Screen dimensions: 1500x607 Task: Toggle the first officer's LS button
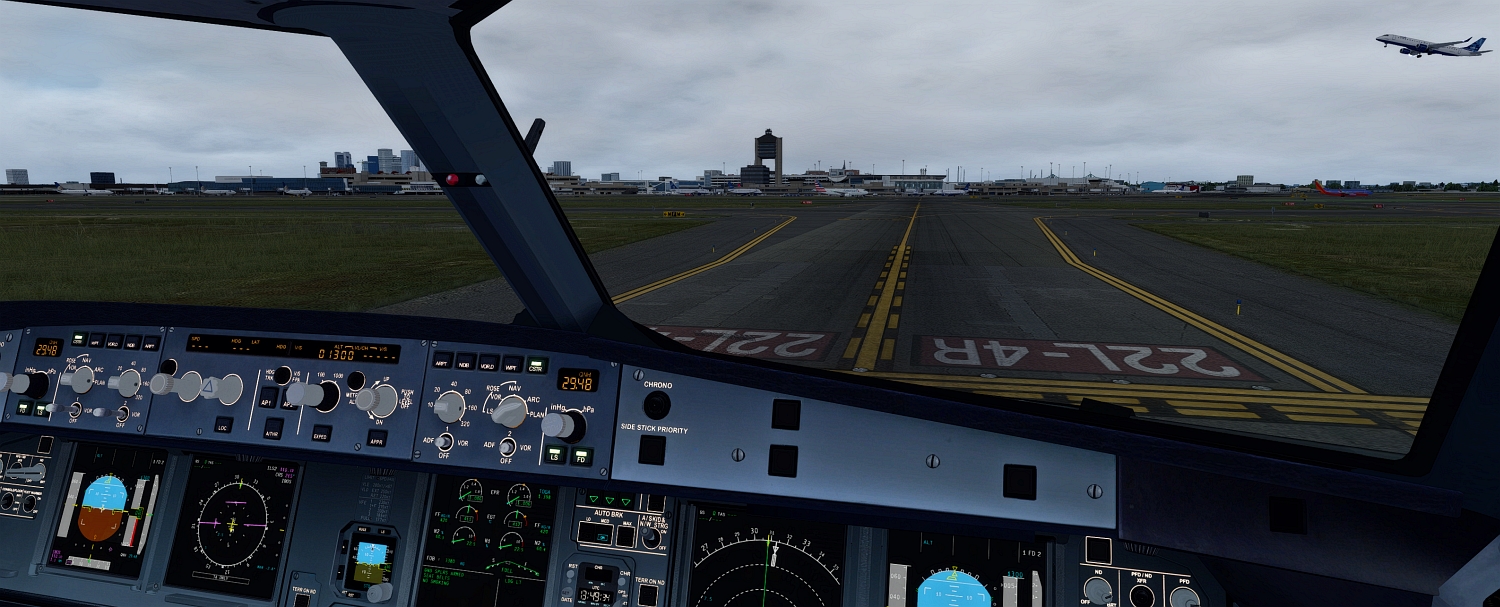(x=553, y=454)
